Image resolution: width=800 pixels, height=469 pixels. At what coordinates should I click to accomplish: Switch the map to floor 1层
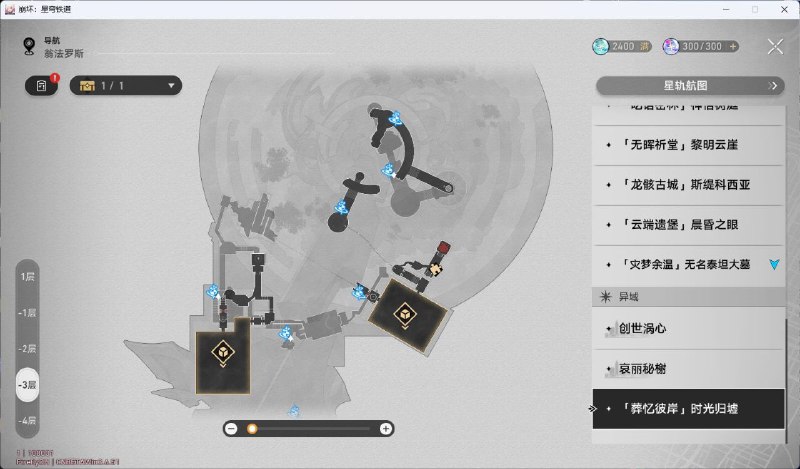coord(29,276)
